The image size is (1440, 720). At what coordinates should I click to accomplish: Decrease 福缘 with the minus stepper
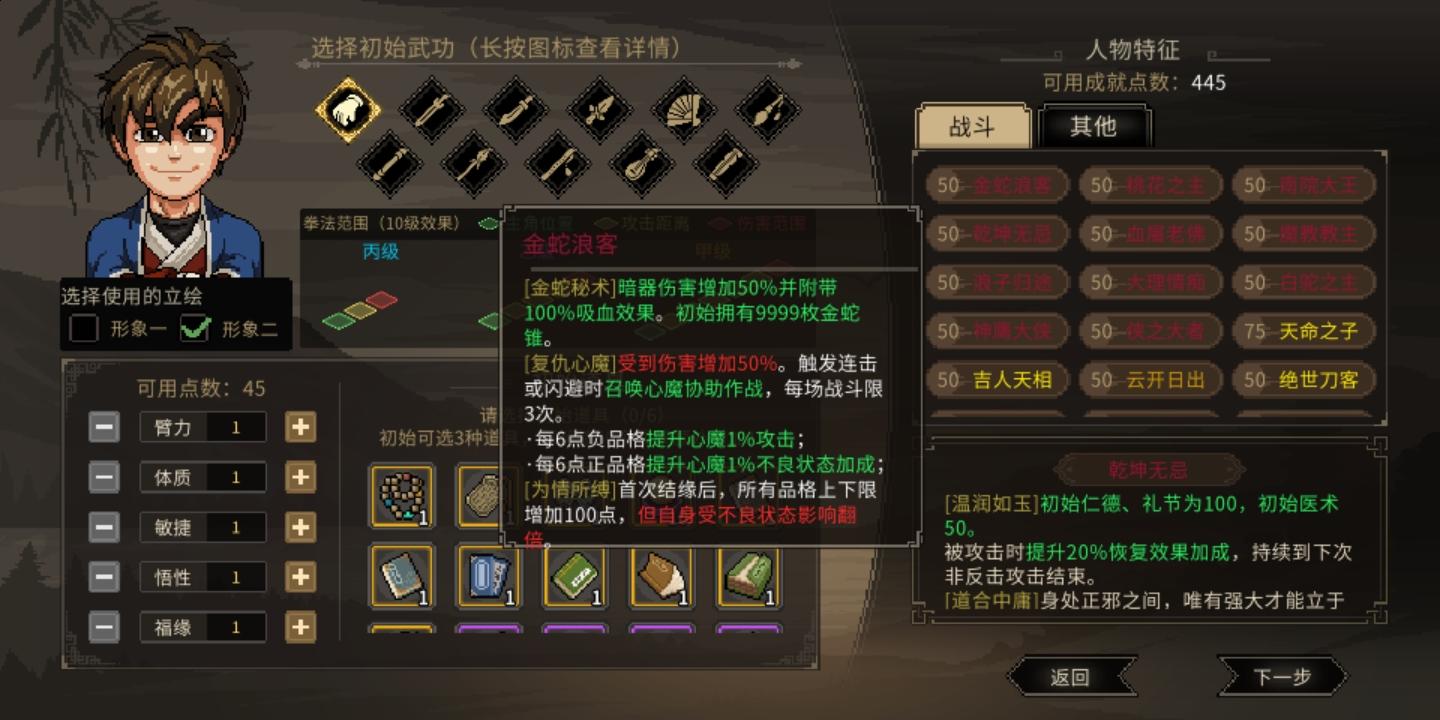(x=103, y=627)
